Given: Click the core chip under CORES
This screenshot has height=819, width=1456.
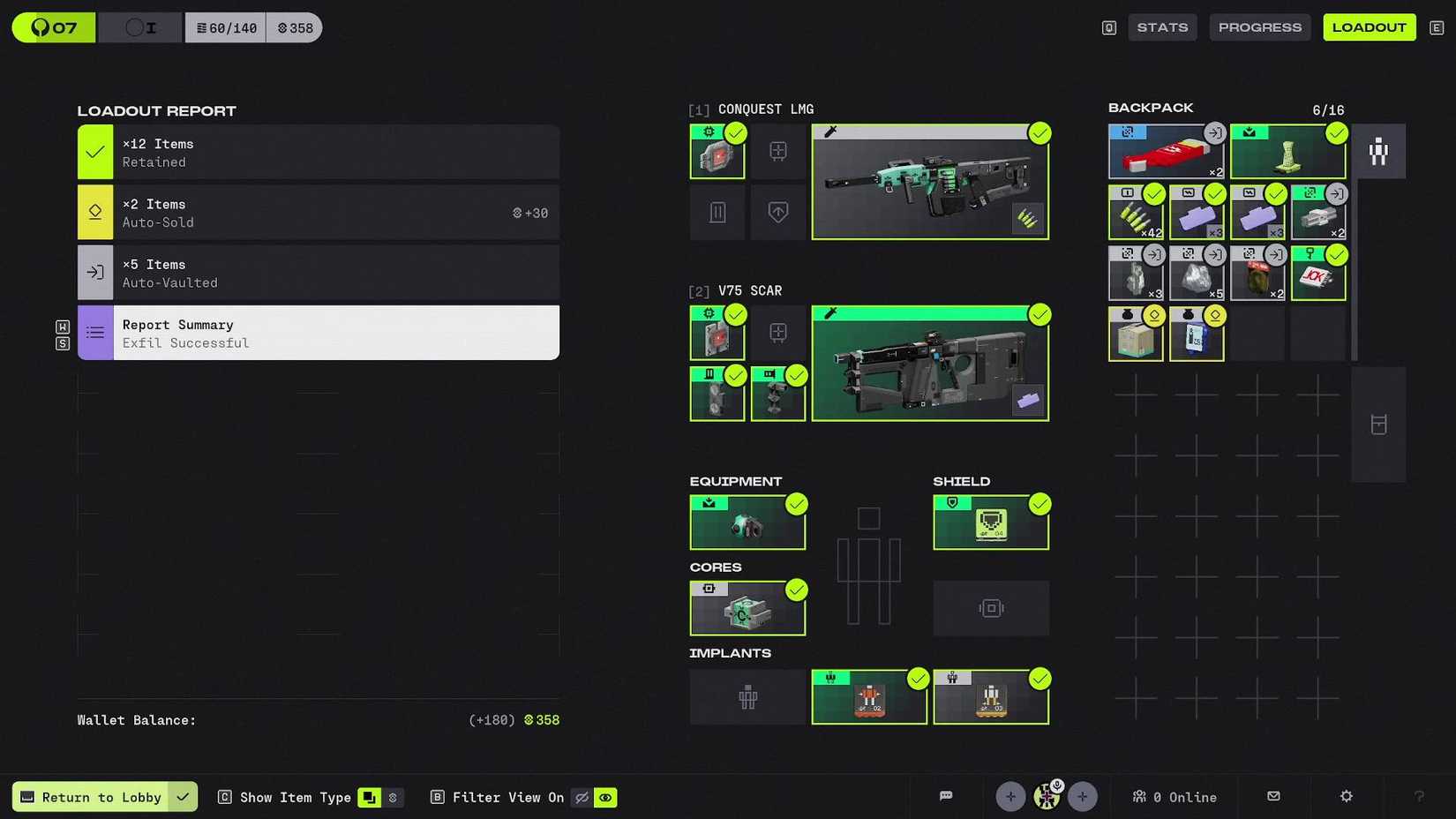Looking at the screenshot, I should pyautogui.click(x=747, y=607).
